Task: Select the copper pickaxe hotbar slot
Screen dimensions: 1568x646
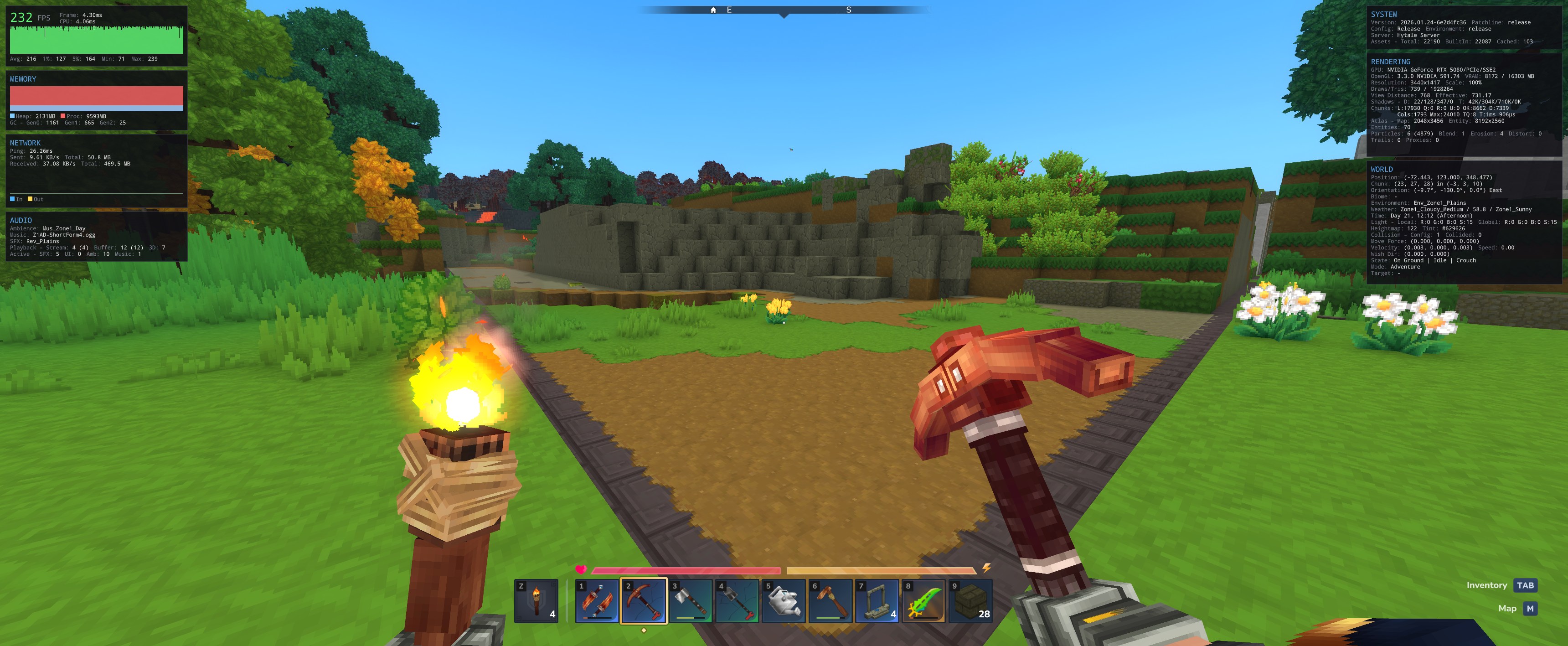Action: point(644,600)
